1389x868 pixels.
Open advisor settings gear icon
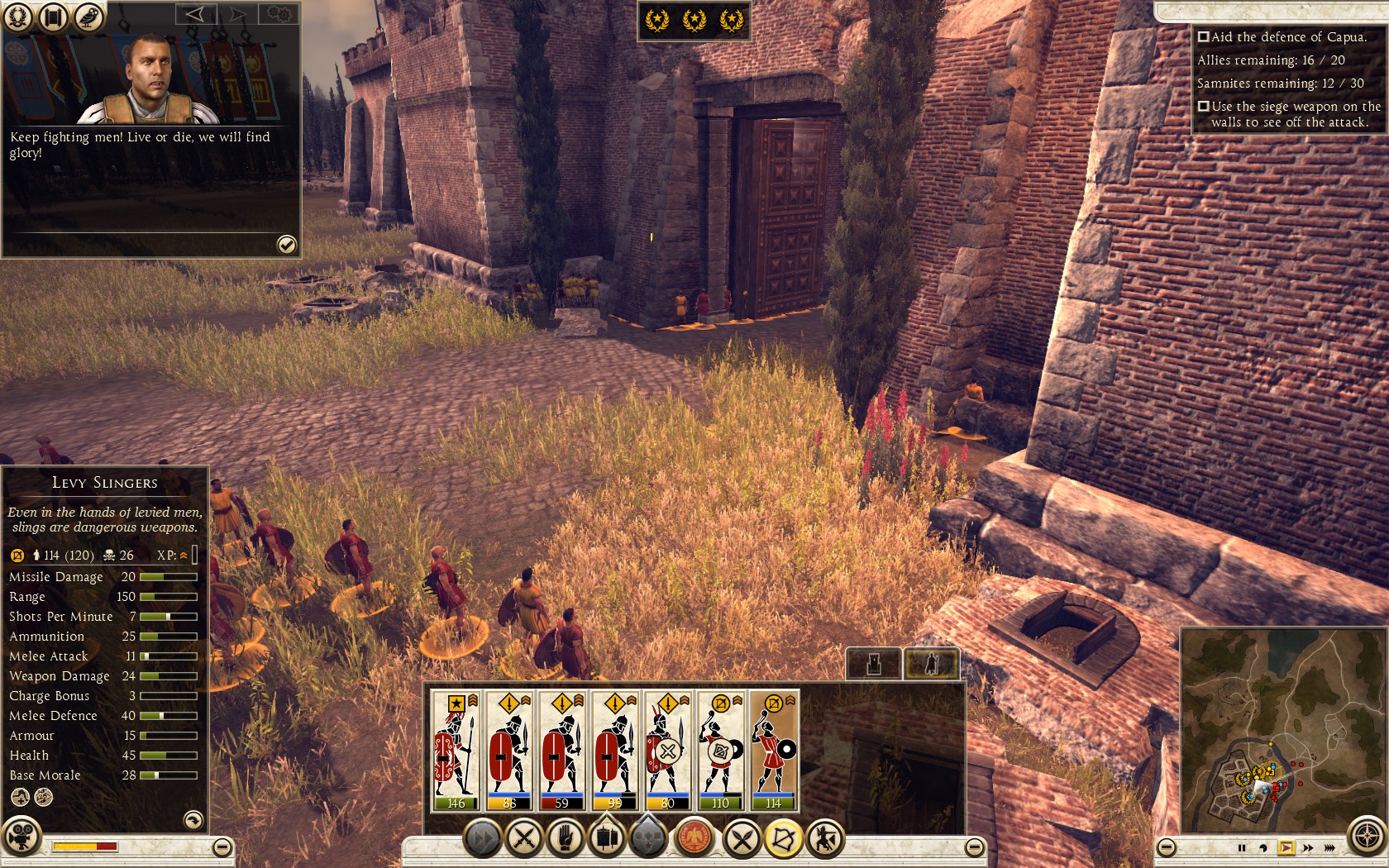coord(279,14)
